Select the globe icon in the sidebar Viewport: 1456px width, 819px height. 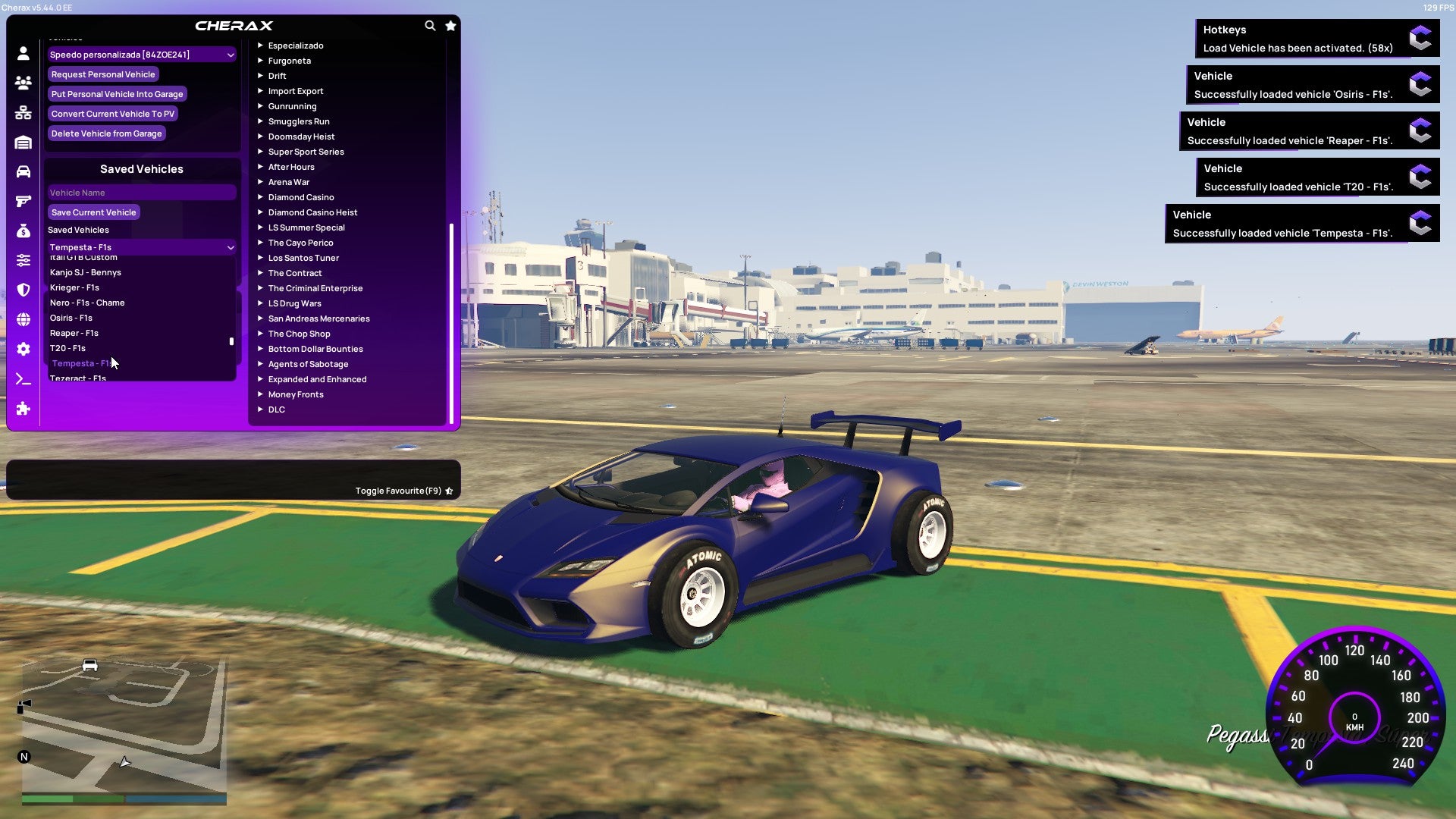(23, 319)
